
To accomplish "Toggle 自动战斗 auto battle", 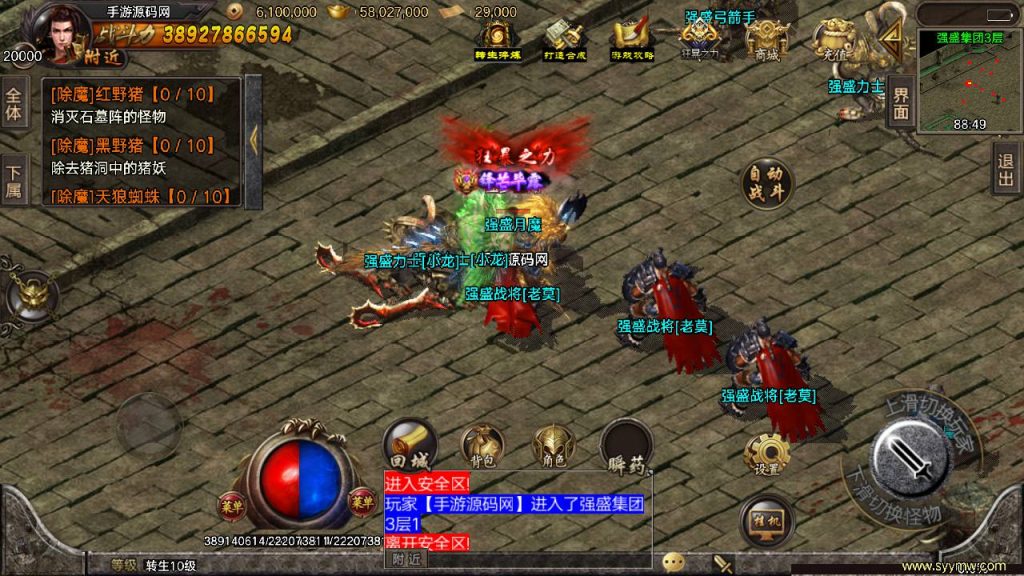I will (x=766, y=185).
